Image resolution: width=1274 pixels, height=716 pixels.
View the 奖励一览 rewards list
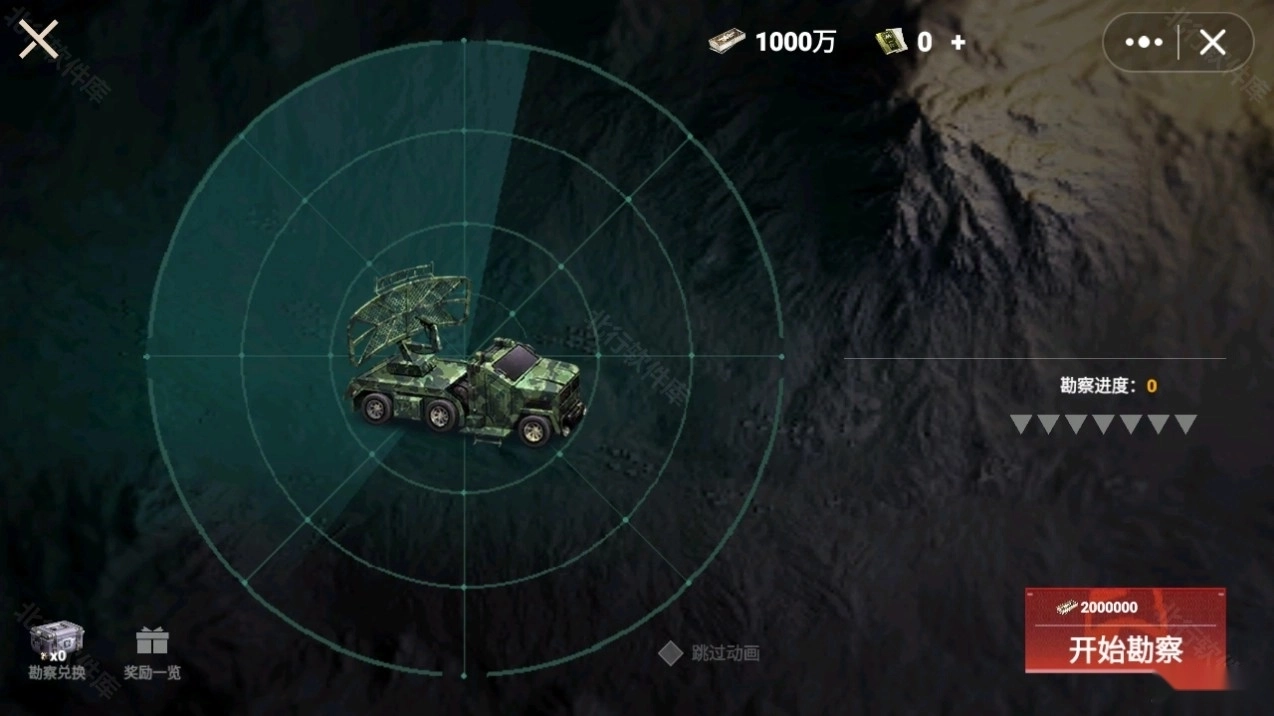coord(152,652)
